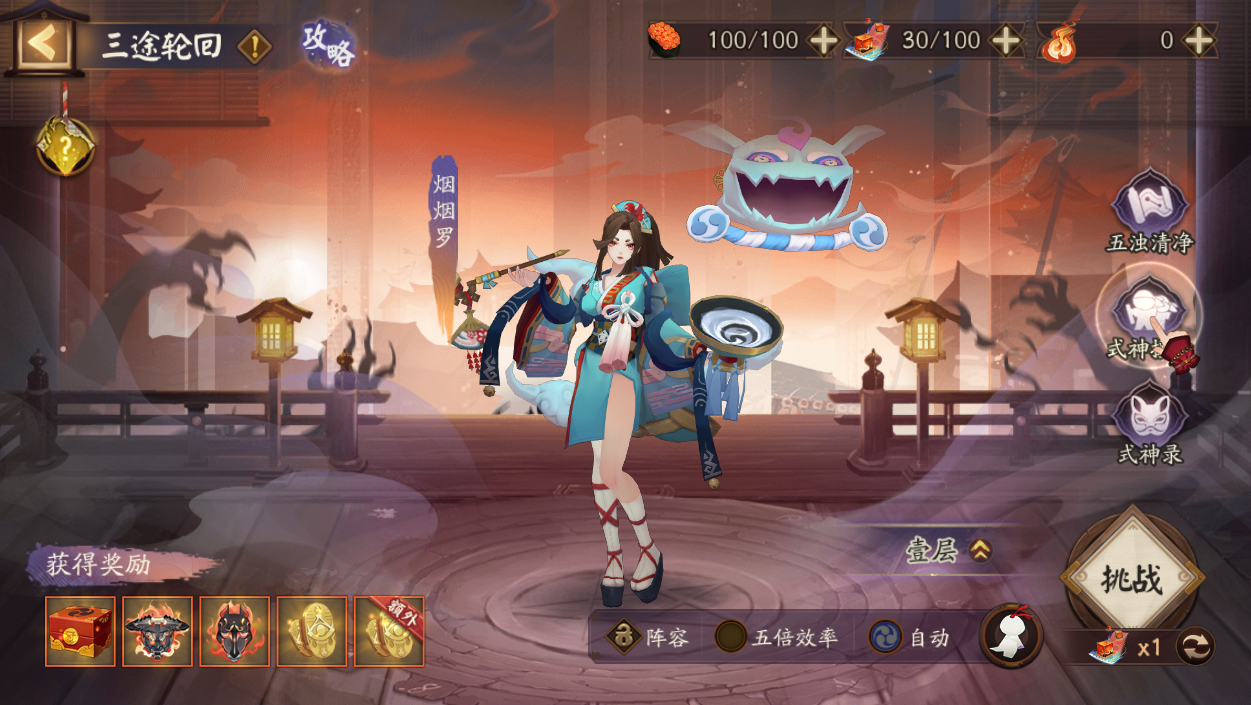Show info via yellow exclamation diamond
The height and width of the screenshot is (705, 1251).
pyautogui.click(x=255, y=46)
